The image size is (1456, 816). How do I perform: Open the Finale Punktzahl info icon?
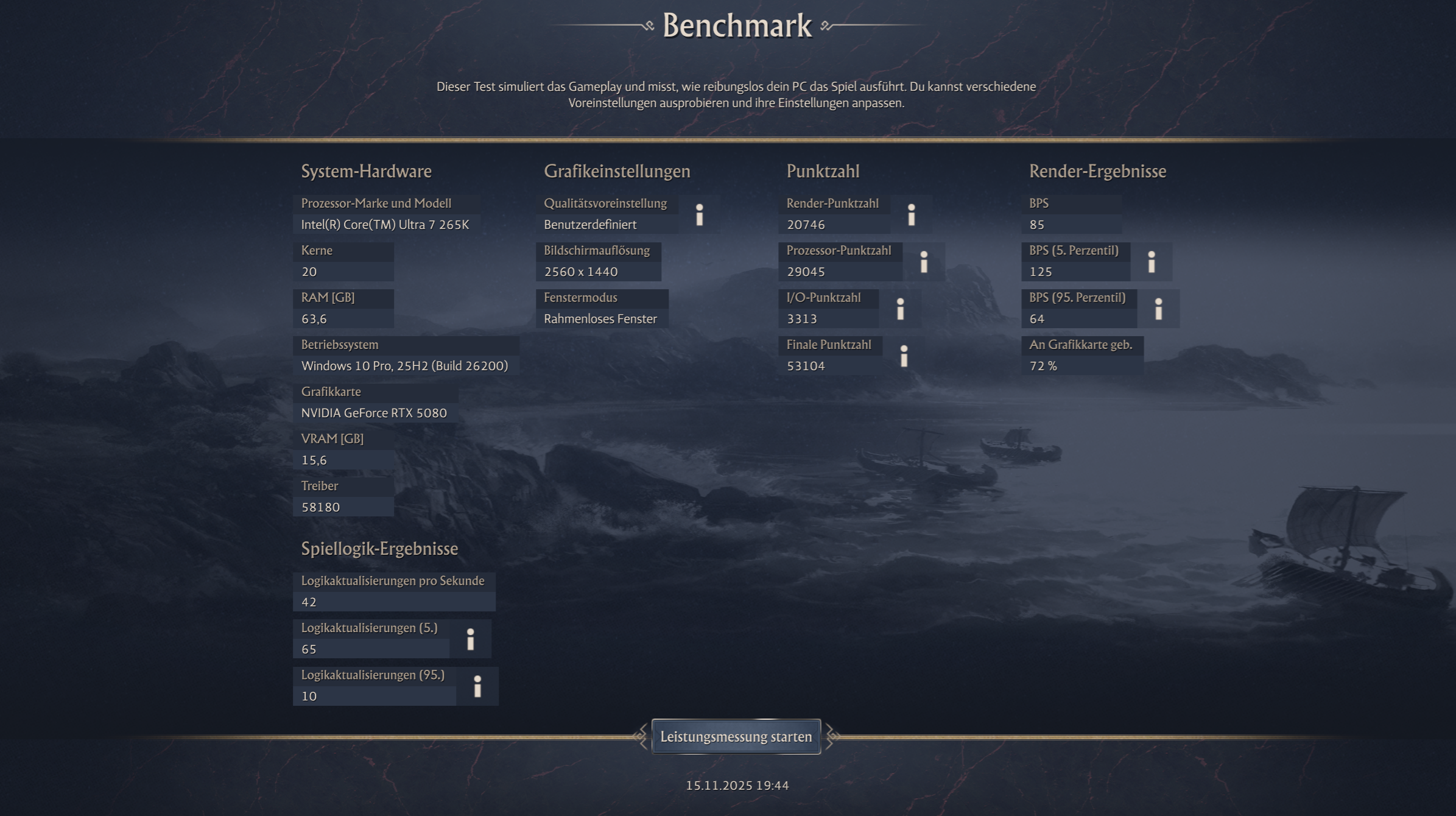pos(904,356)
